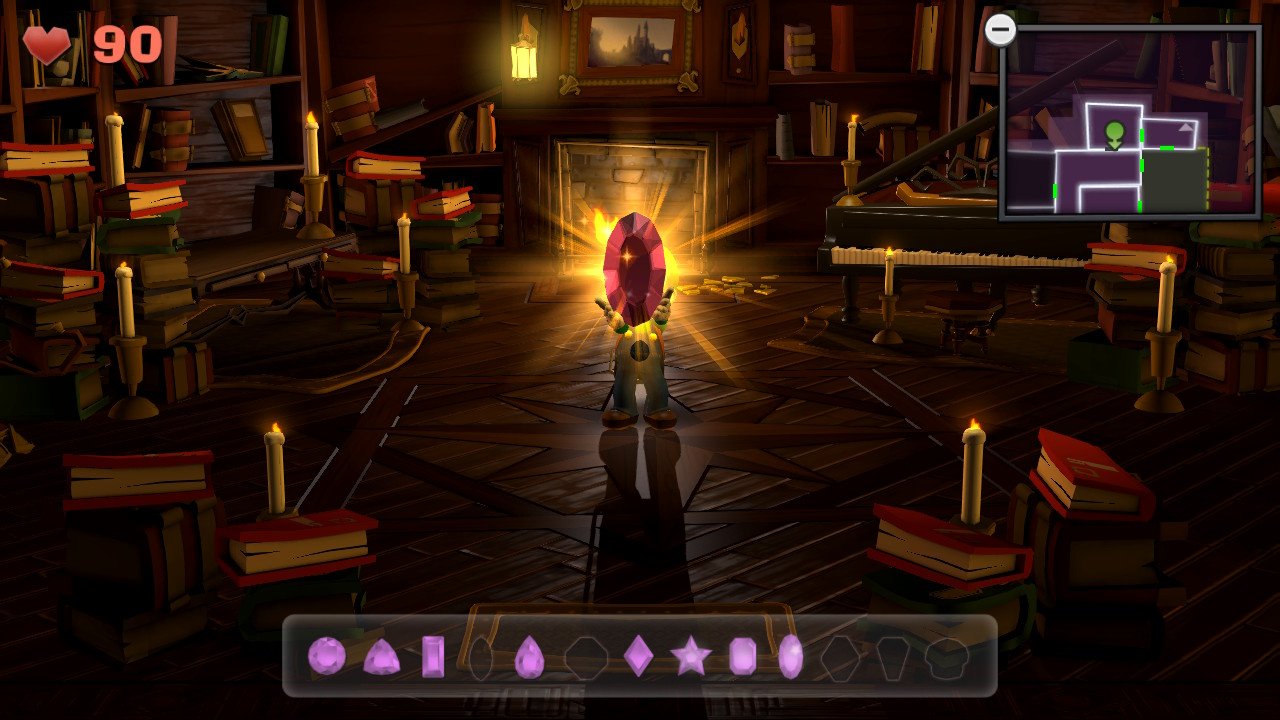Click the gray arrow inside the minimap
Screen dimensions: 1280x720
click(1185, 127)
